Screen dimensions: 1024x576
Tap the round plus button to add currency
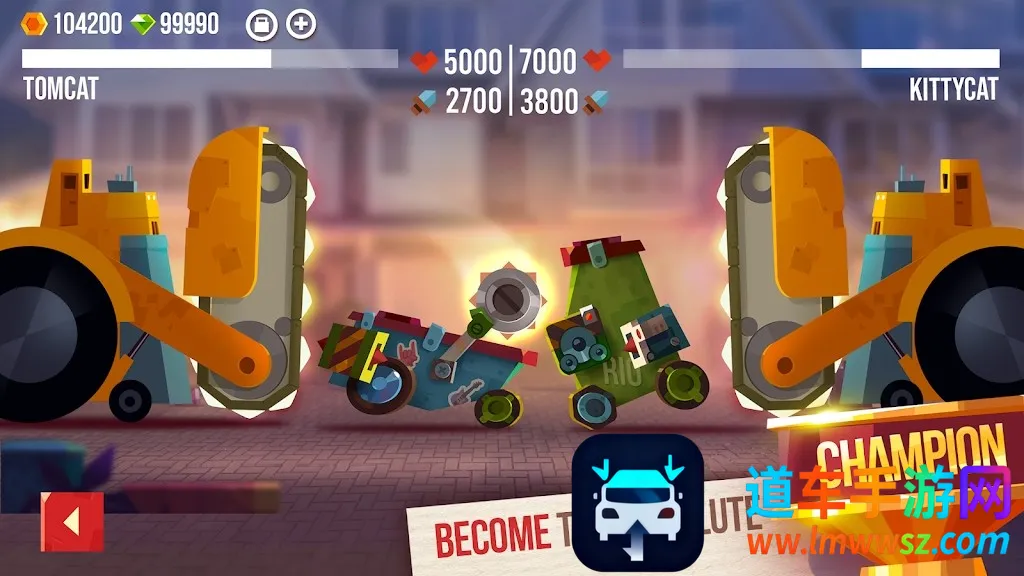301,25
